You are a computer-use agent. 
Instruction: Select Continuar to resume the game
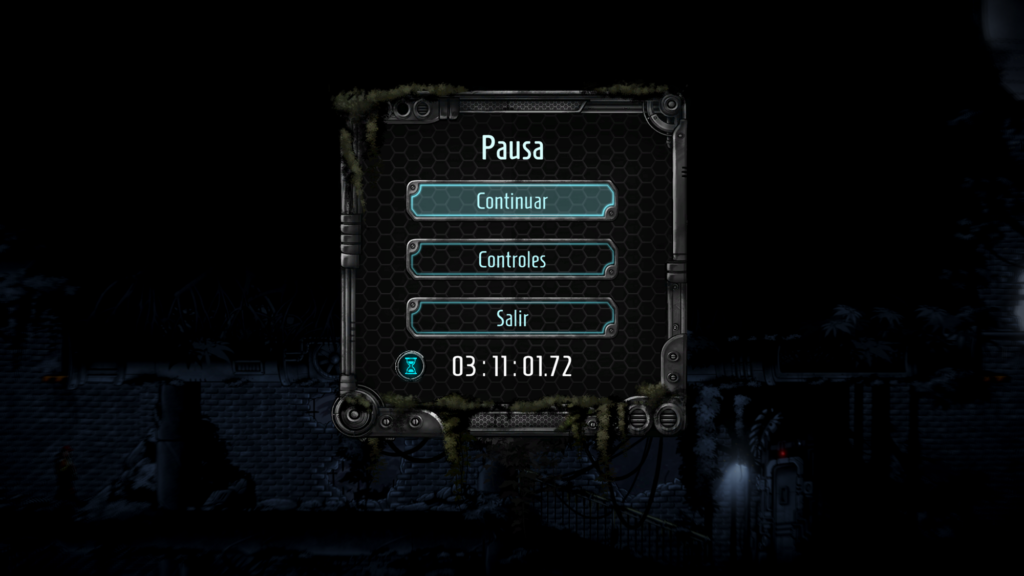pos(511,200)
